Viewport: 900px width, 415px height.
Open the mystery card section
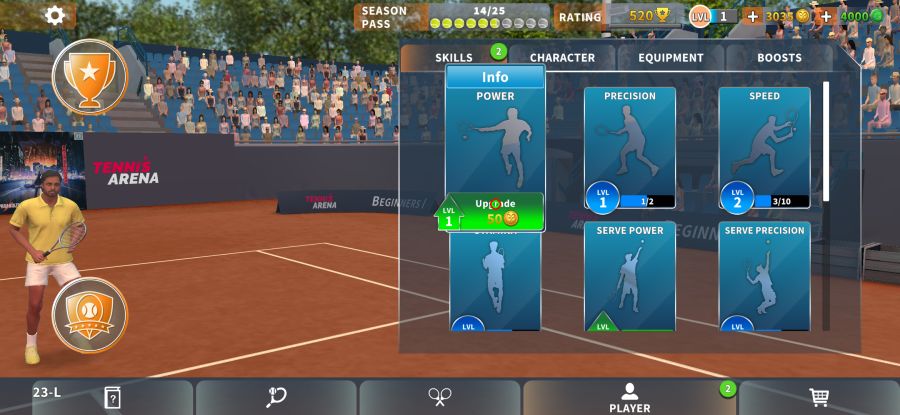tap(112, 397)
